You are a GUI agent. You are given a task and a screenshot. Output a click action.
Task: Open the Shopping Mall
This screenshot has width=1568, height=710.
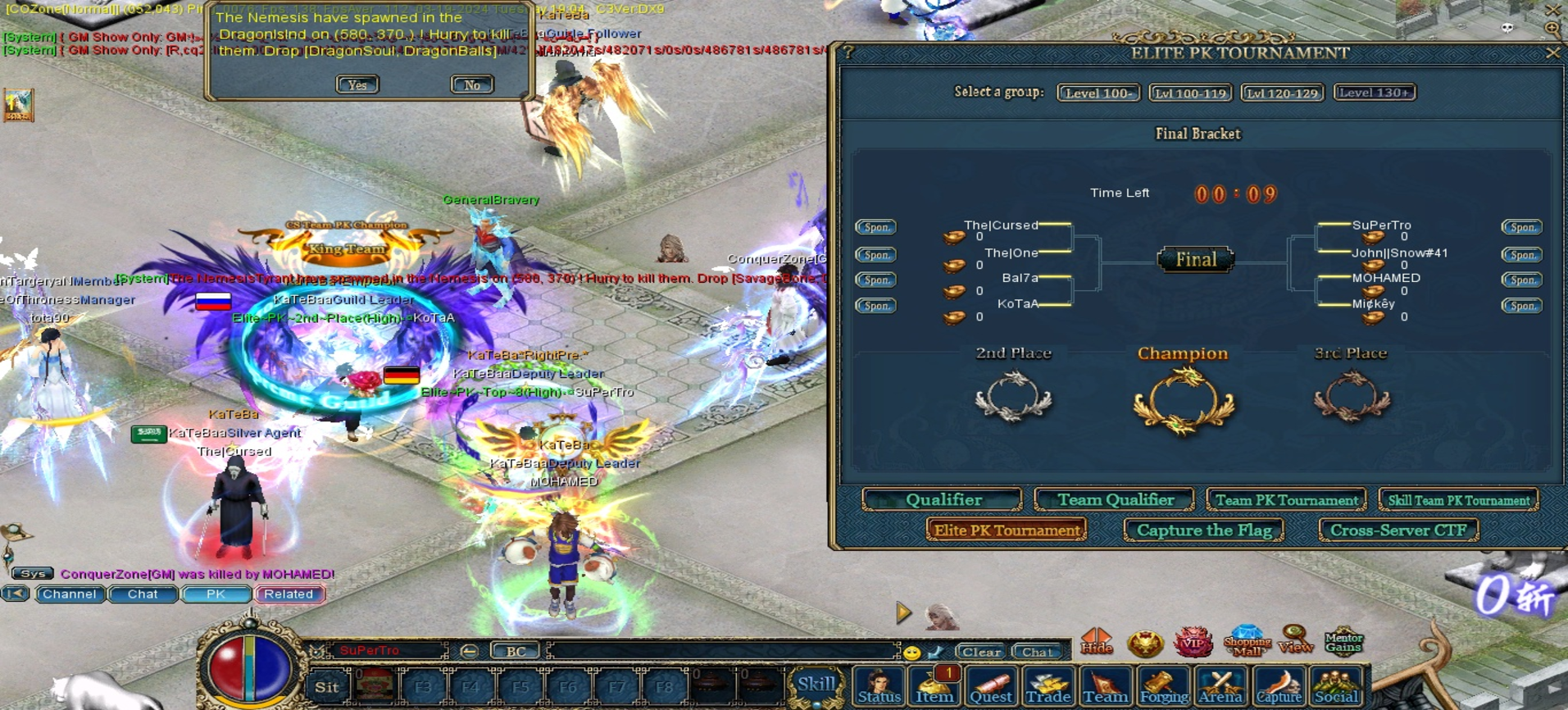pyautogui.click(x=1247, y=641)
